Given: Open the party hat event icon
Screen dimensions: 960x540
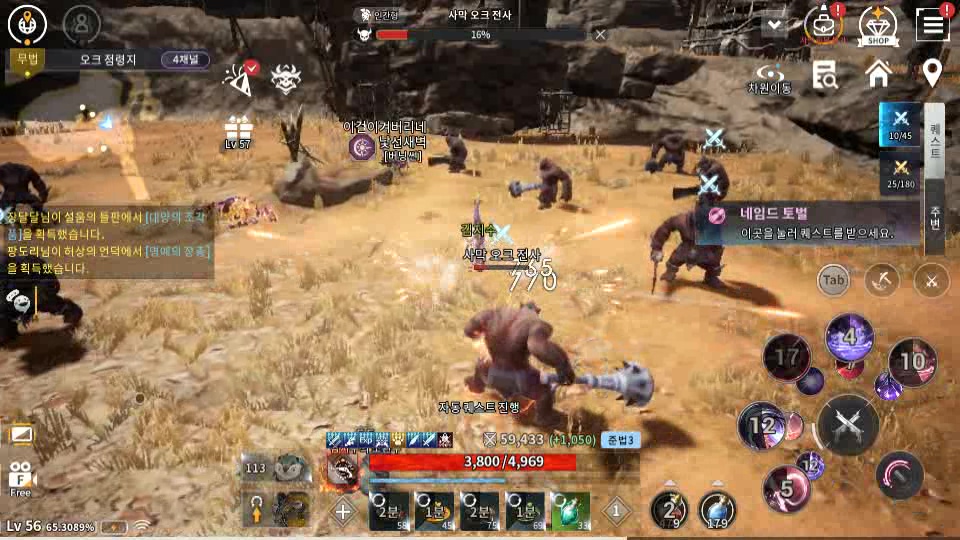Looking at the screenshot, I should [238, 78].
